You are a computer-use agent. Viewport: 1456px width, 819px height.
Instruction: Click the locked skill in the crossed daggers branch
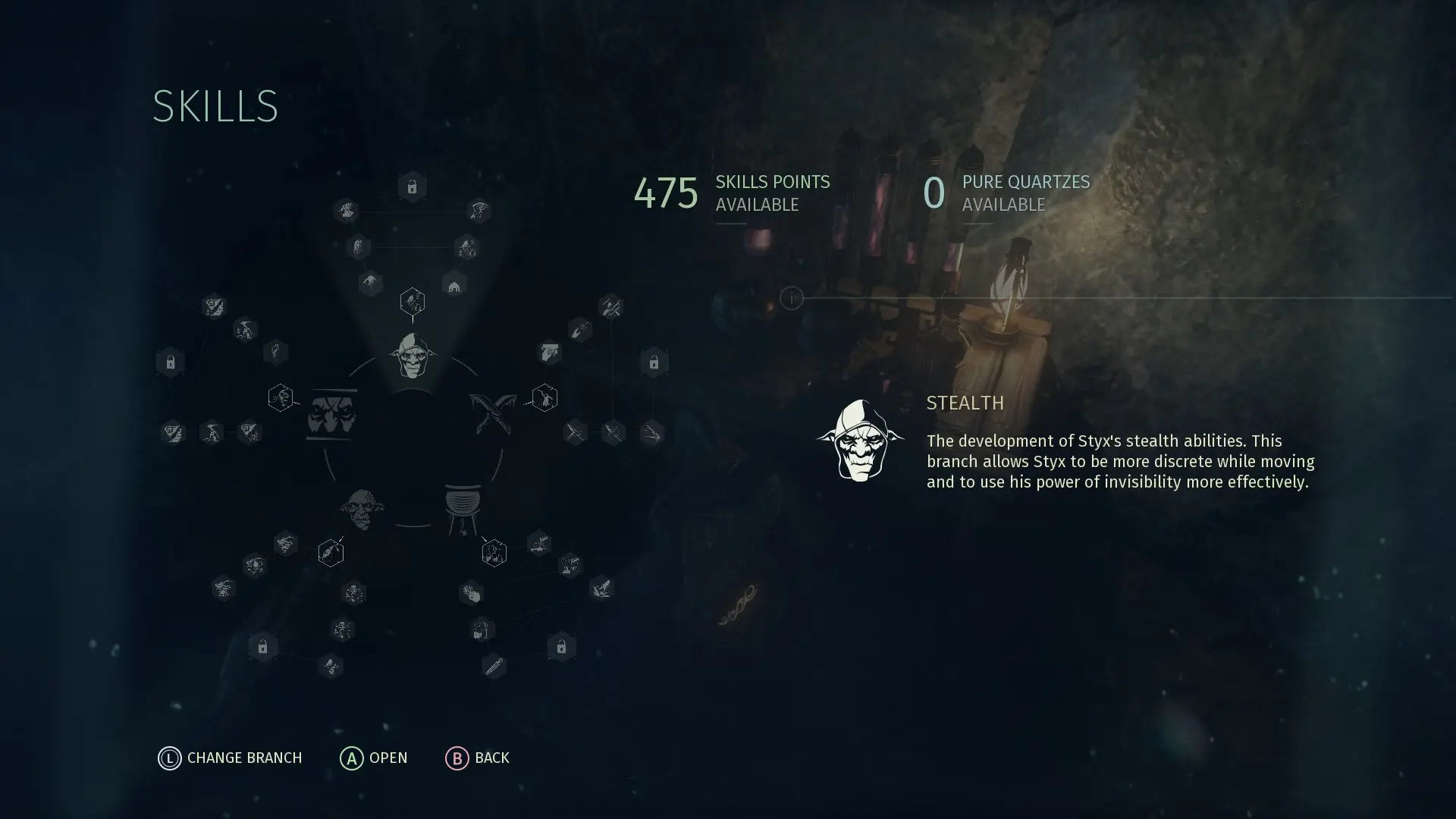(x=654, y=363)
